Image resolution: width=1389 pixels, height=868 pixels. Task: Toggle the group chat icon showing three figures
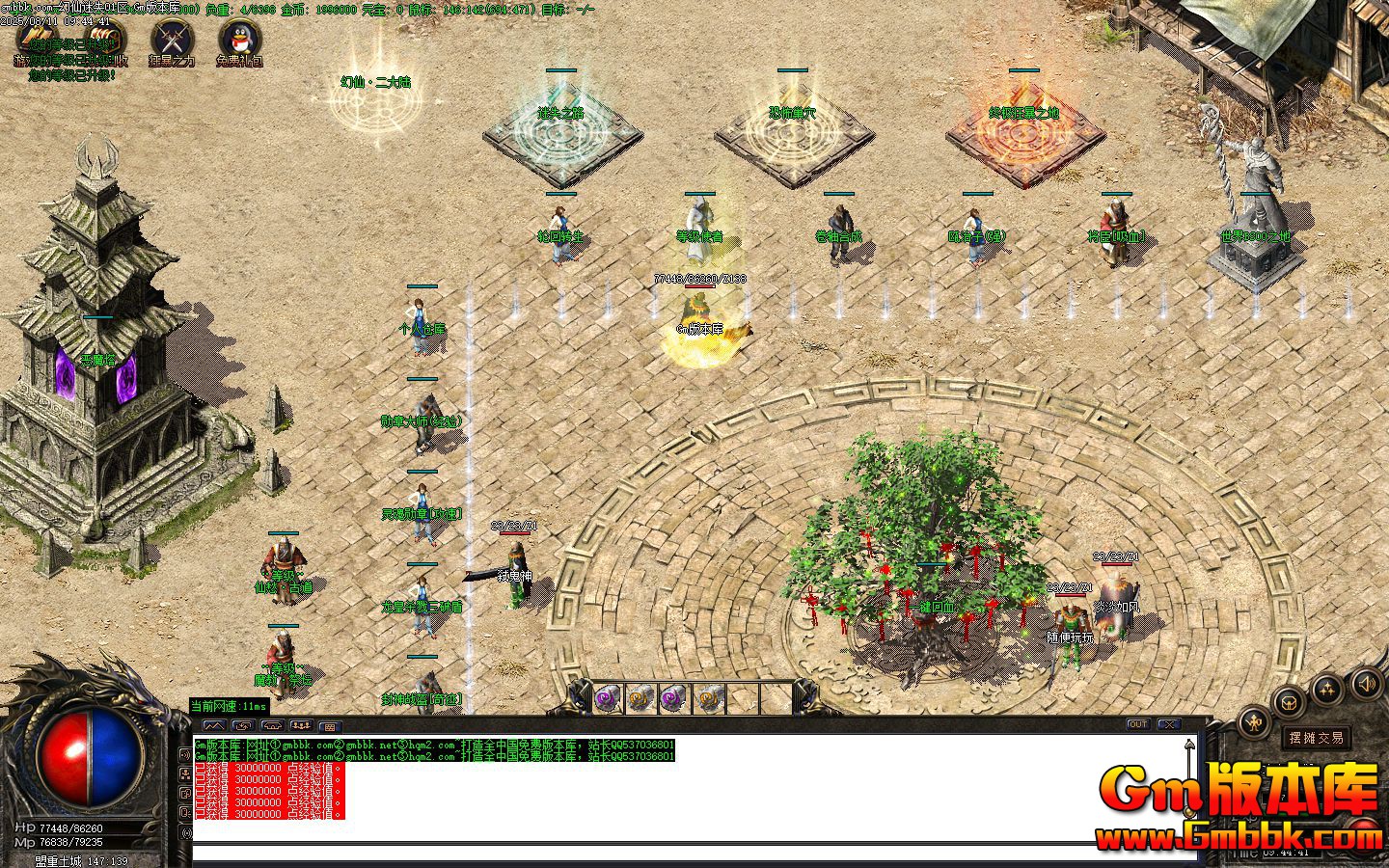301,726
